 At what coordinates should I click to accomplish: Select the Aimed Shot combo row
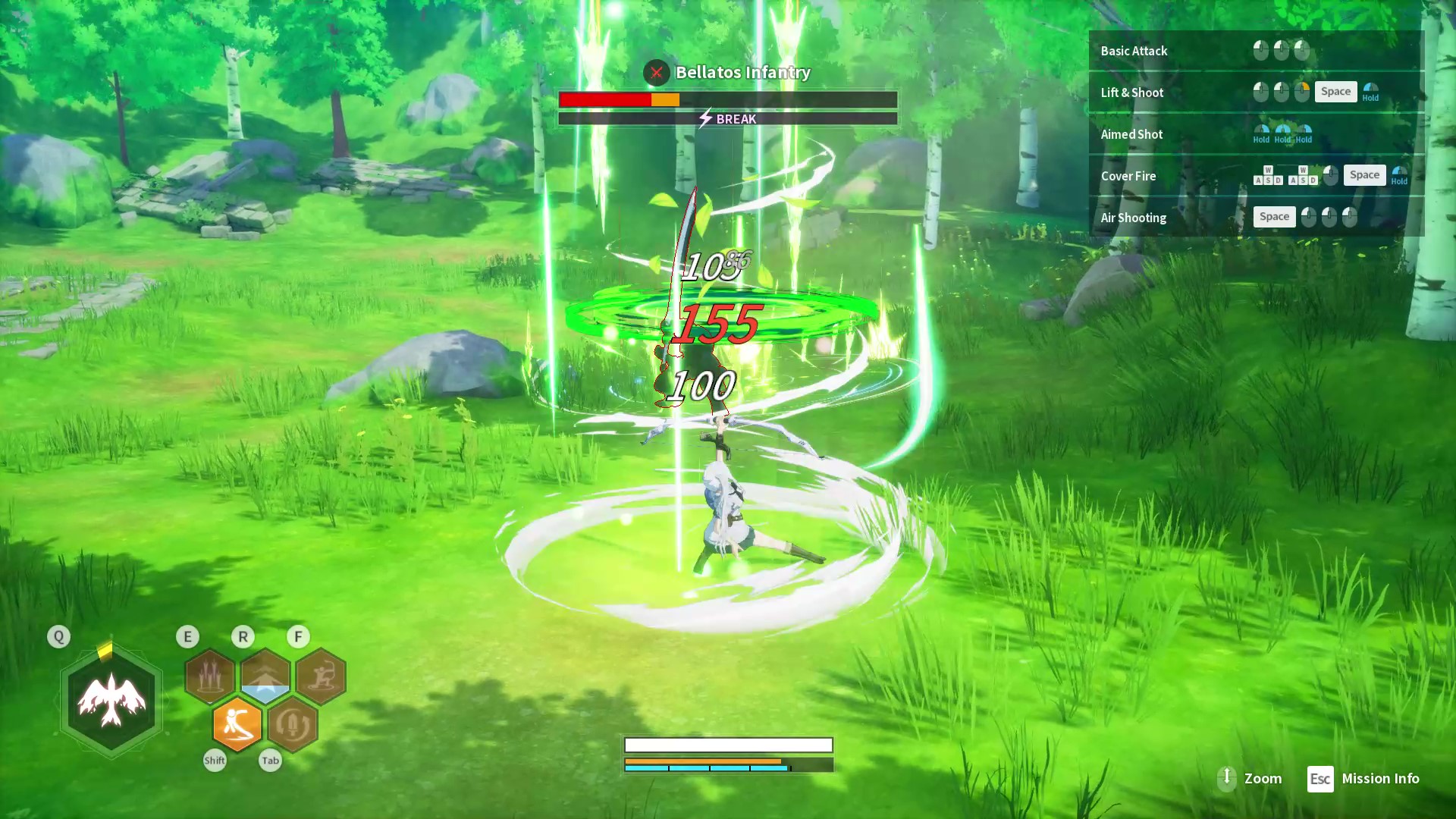(1256, 134)
